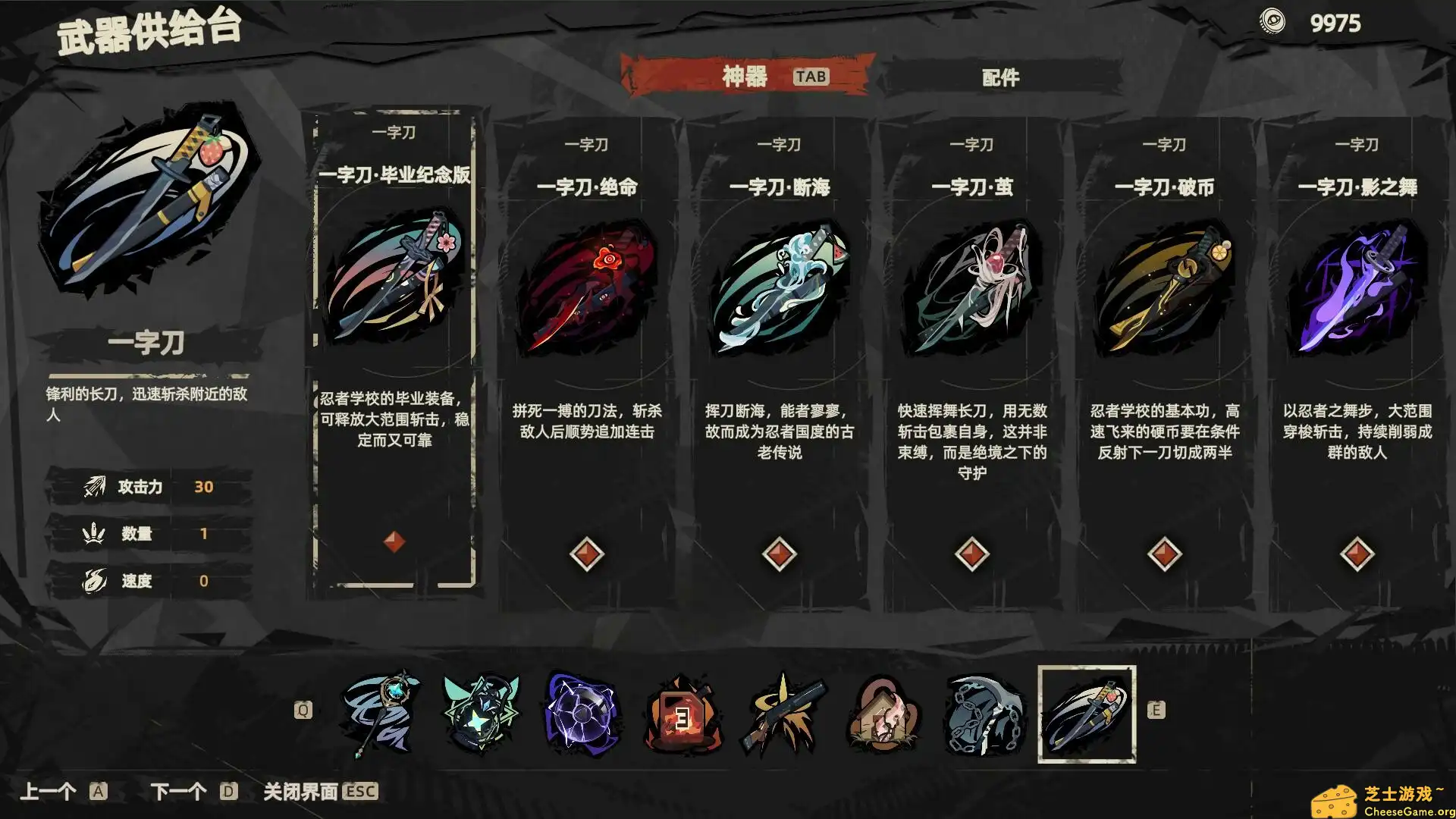Select the 神器 tab
The width and height of the screenshot is (1456, 819).
click(x=747, y=75)
